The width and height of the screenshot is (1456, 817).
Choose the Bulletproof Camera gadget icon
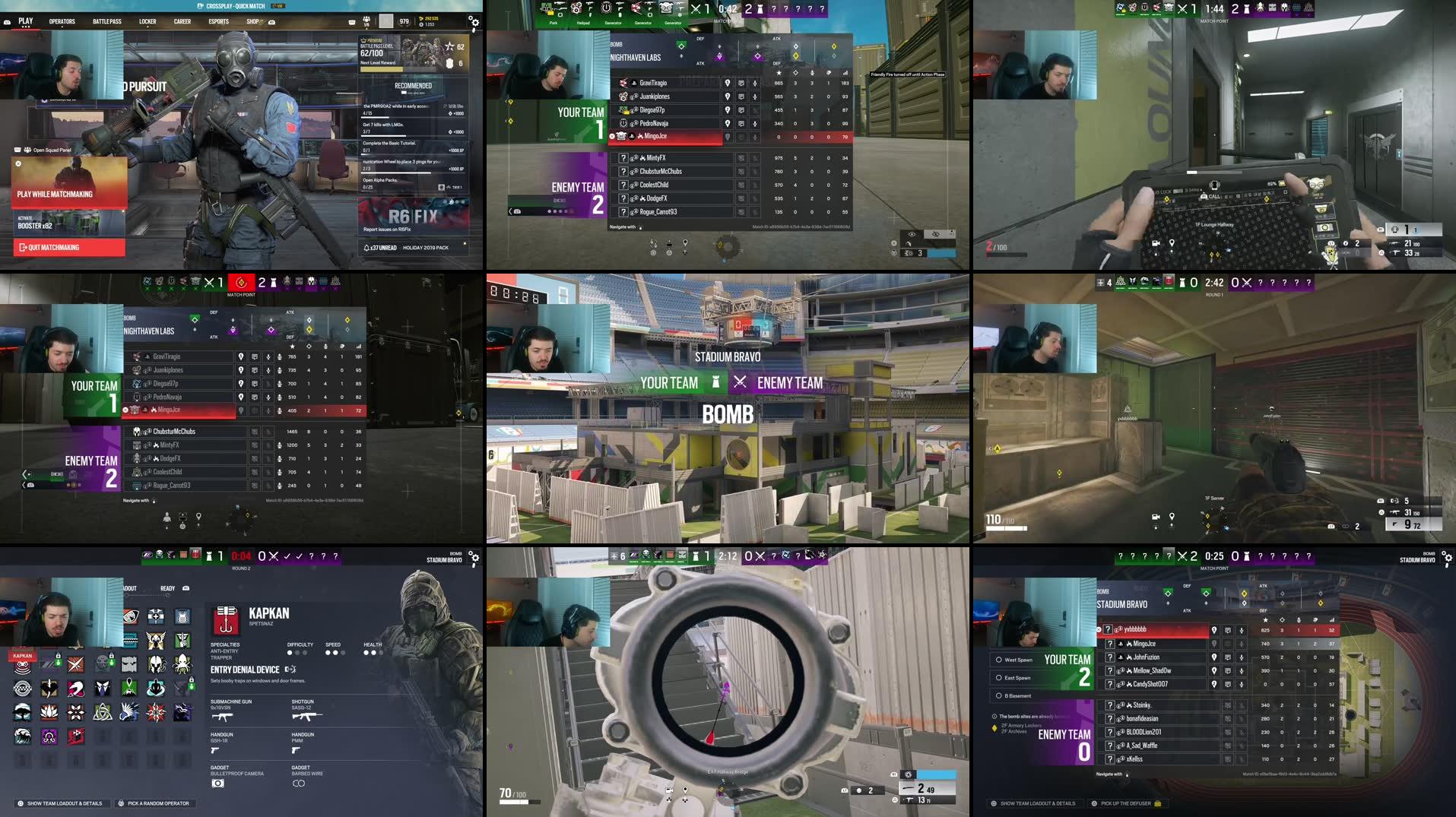[217, 784]
